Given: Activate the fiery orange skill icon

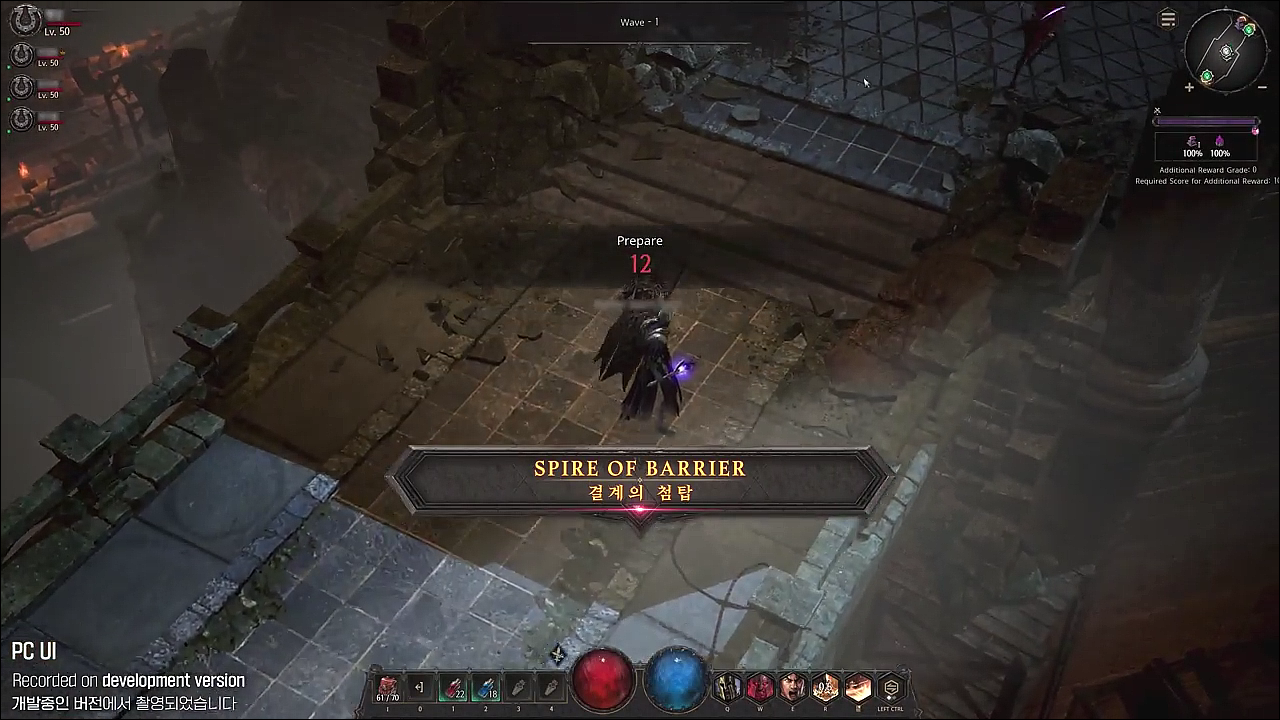Looking at the screenshot, I should click(x=858, y=687).
